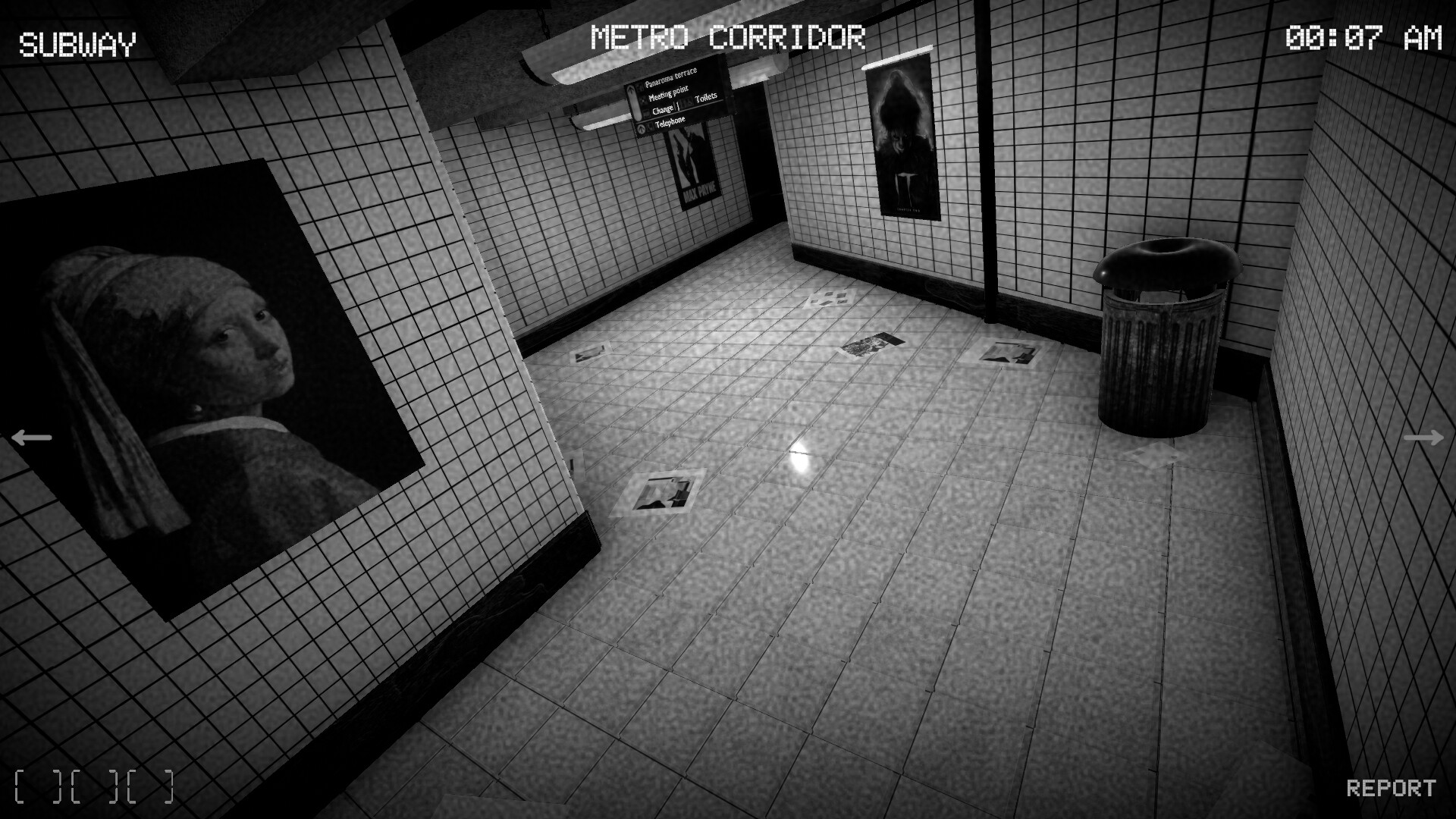This screenshot has height=819, width=1456.
Task: Click the telephone icon on the sign
Action: click(649, 127)
